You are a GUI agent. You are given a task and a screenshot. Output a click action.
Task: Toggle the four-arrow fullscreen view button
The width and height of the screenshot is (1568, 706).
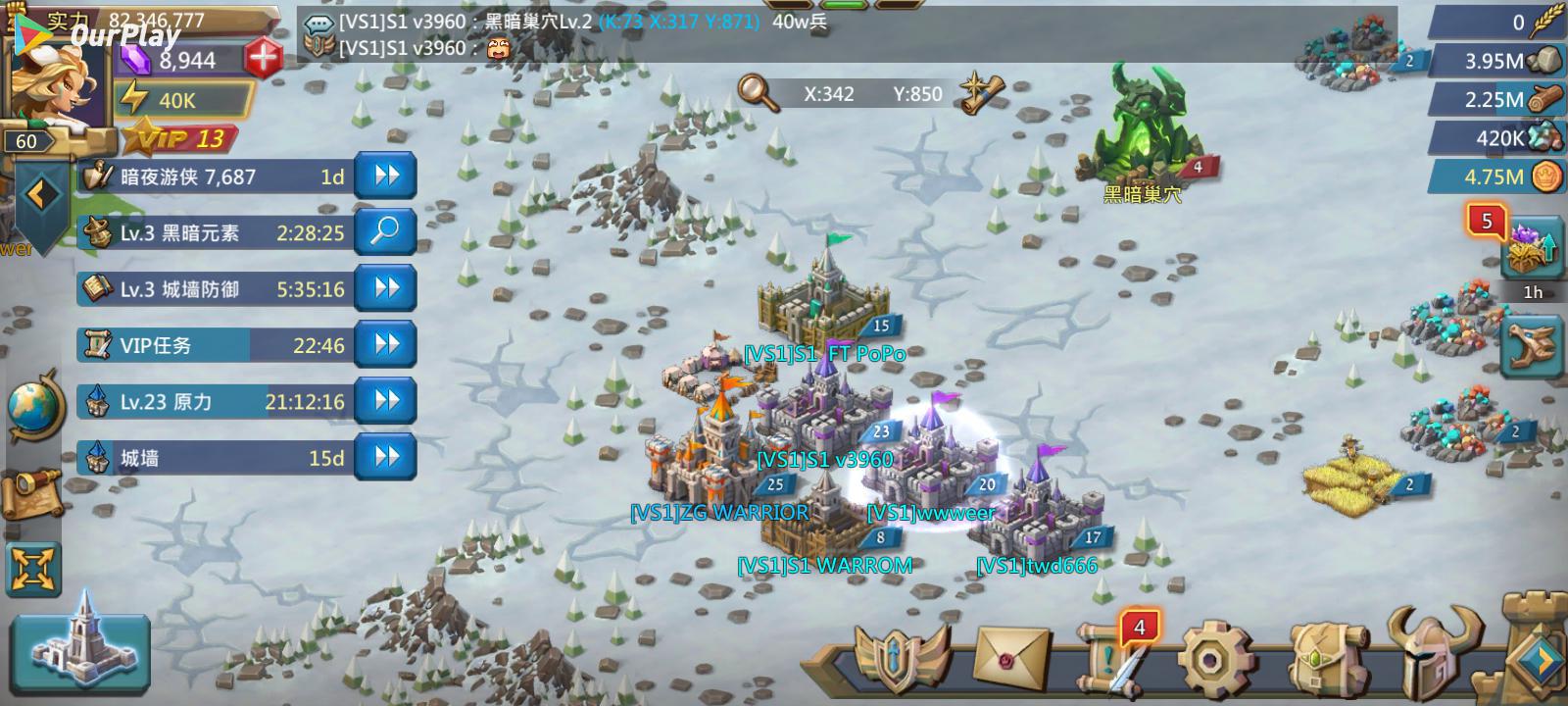pyautogui.click(x=33, y=568)
